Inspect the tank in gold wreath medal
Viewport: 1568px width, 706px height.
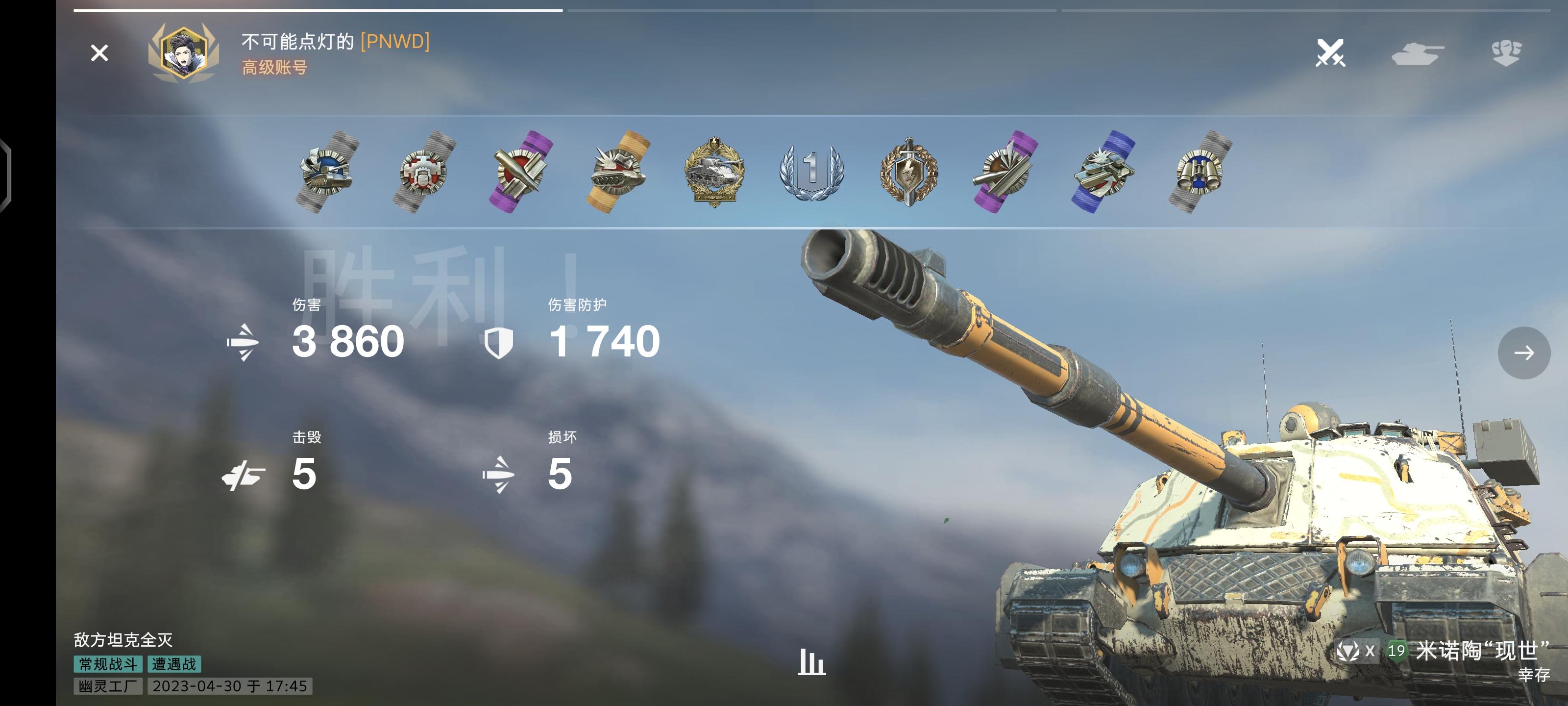714,172
